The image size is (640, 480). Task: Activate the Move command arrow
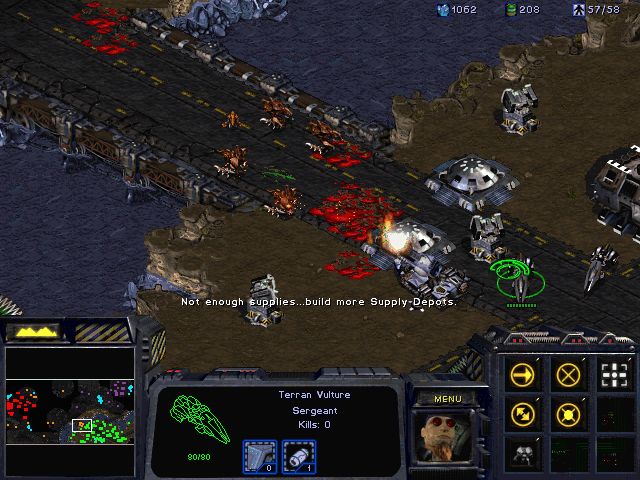[522, 375]
